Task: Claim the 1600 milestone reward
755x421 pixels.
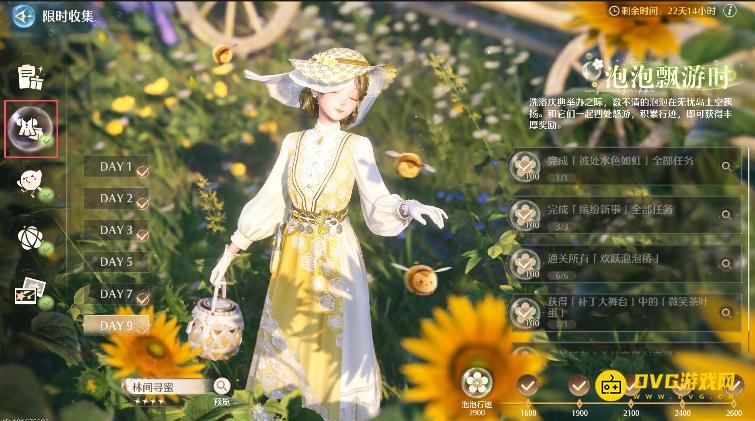Action: pyautogui.click(x=527, y=385)
